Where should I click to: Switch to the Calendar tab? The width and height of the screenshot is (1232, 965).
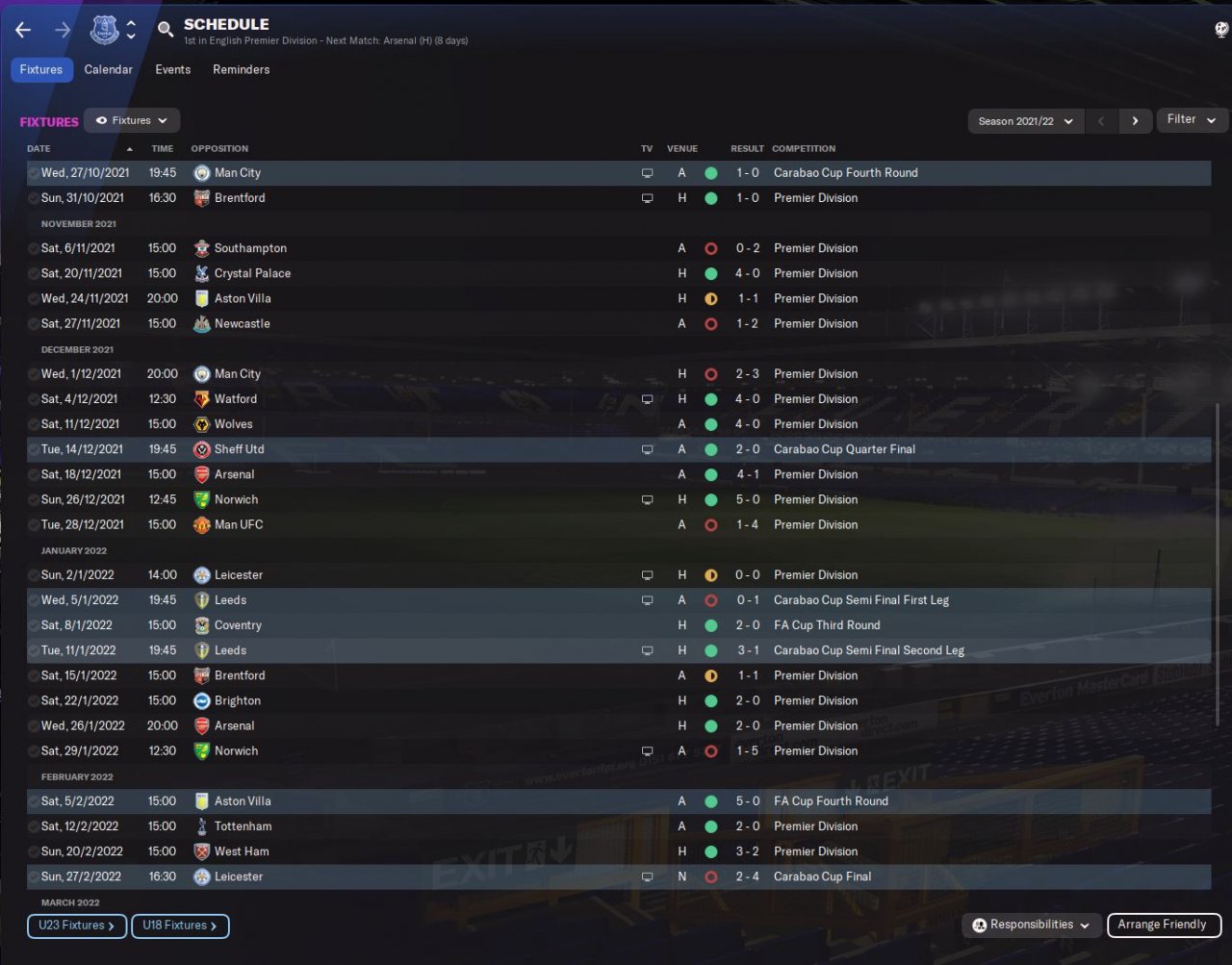pos(108,69)
